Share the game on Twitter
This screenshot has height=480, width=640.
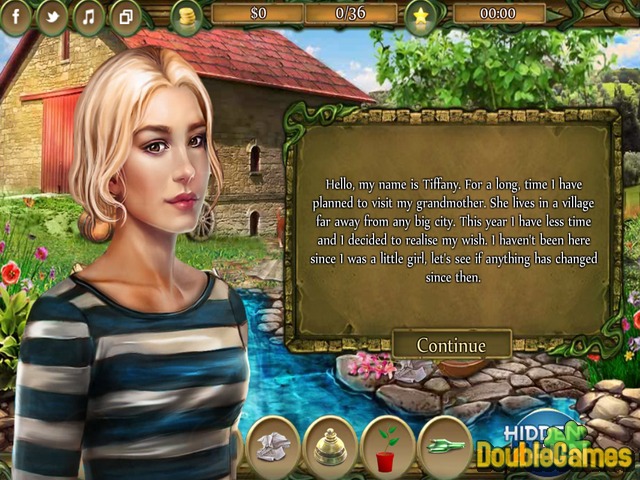(54, 15)
